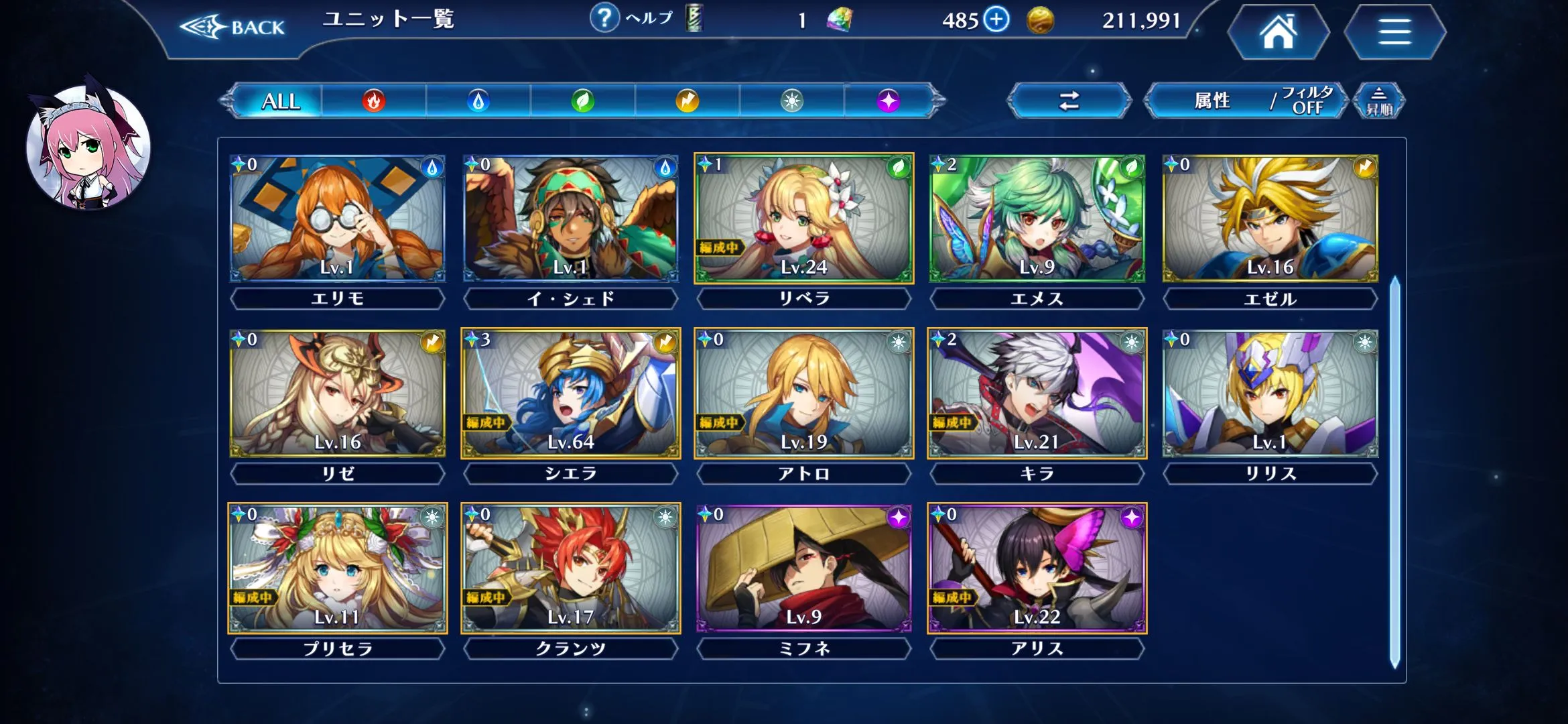The width and height of the screenshot is (1568, 724).
Task: Show light element units
Action: [x=791, y=101]
